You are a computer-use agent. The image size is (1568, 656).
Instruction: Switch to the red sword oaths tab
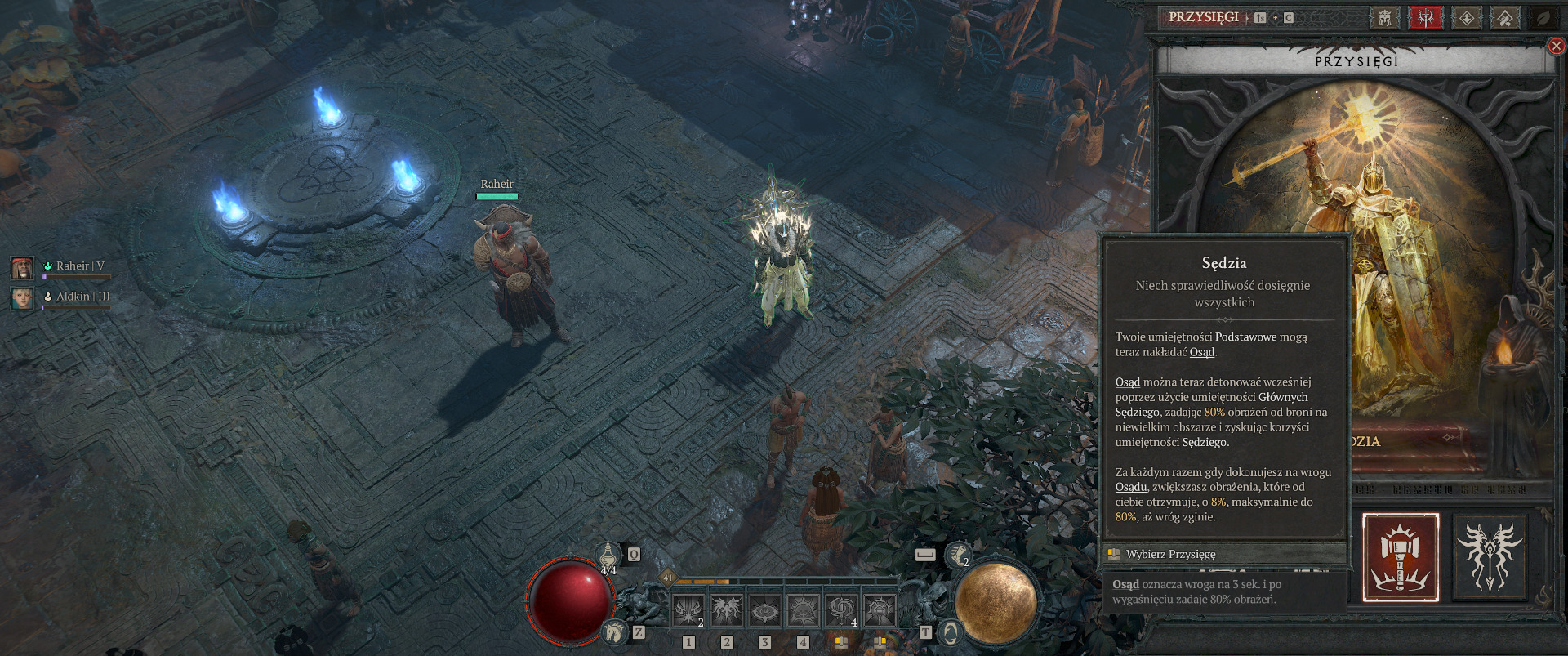1425,17
